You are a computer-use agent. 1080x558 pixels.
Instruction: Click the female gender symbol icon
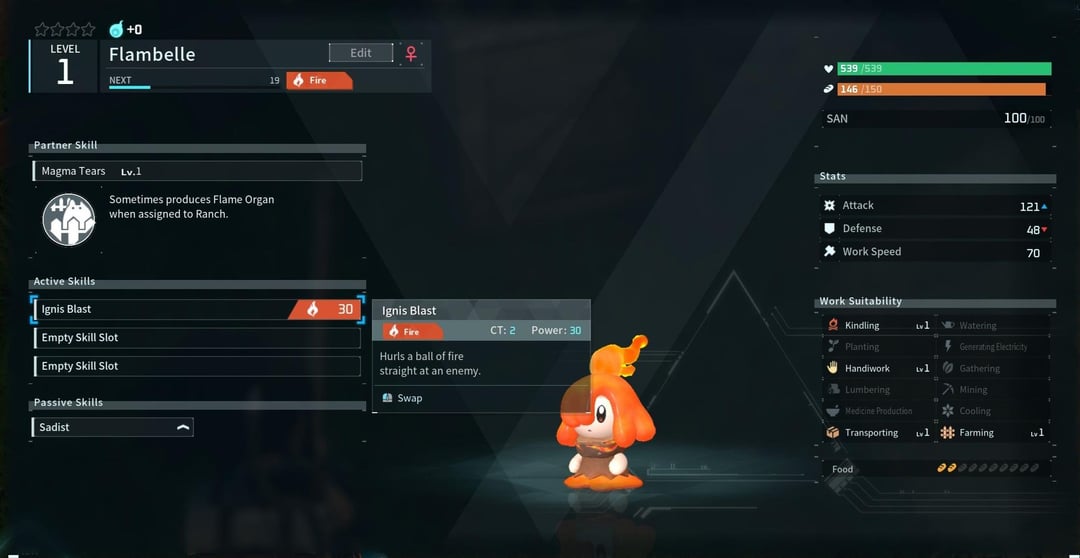point(411,54)
